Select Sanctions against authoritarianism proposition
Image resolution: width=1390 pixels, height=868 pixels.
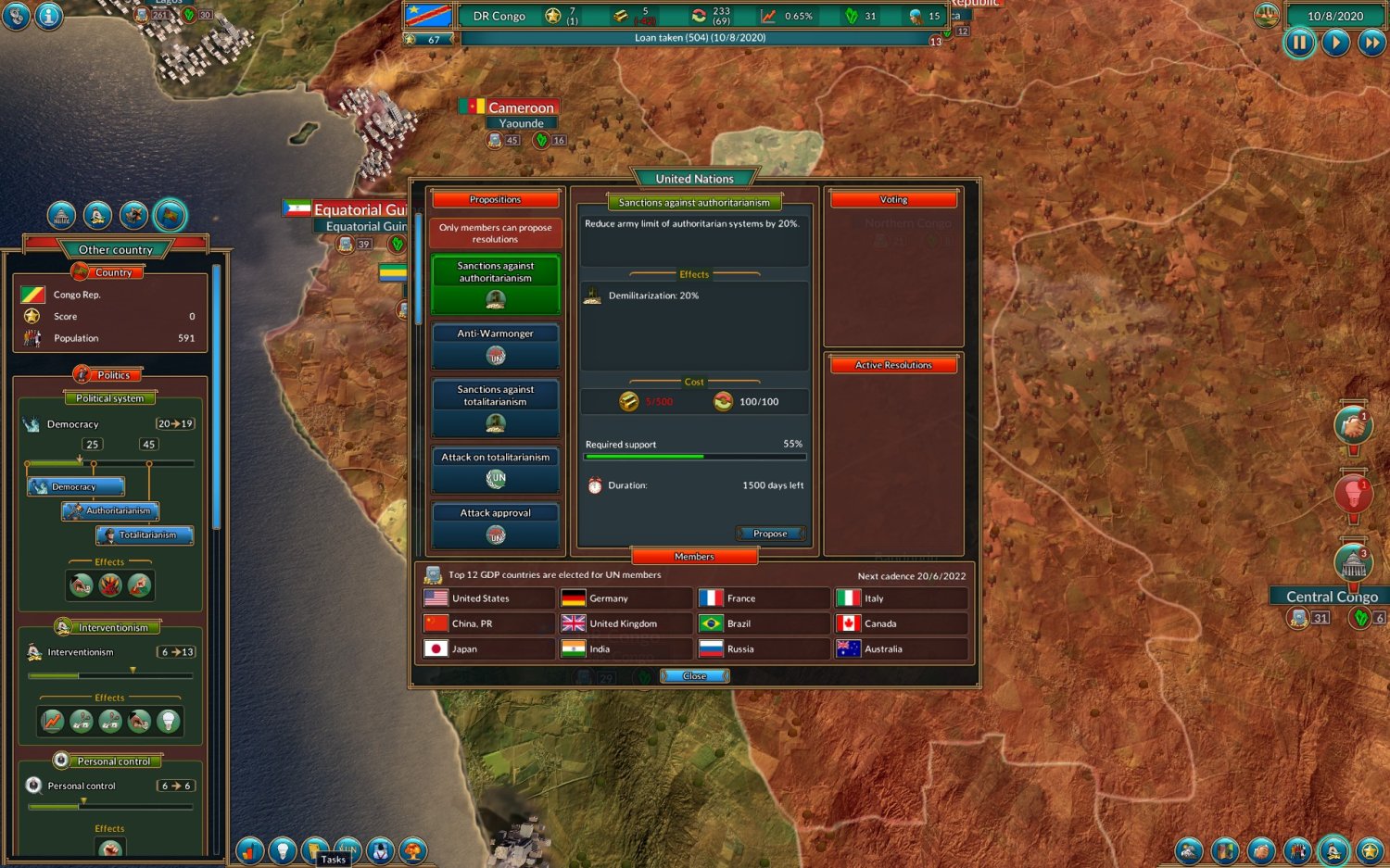(496, 283)
